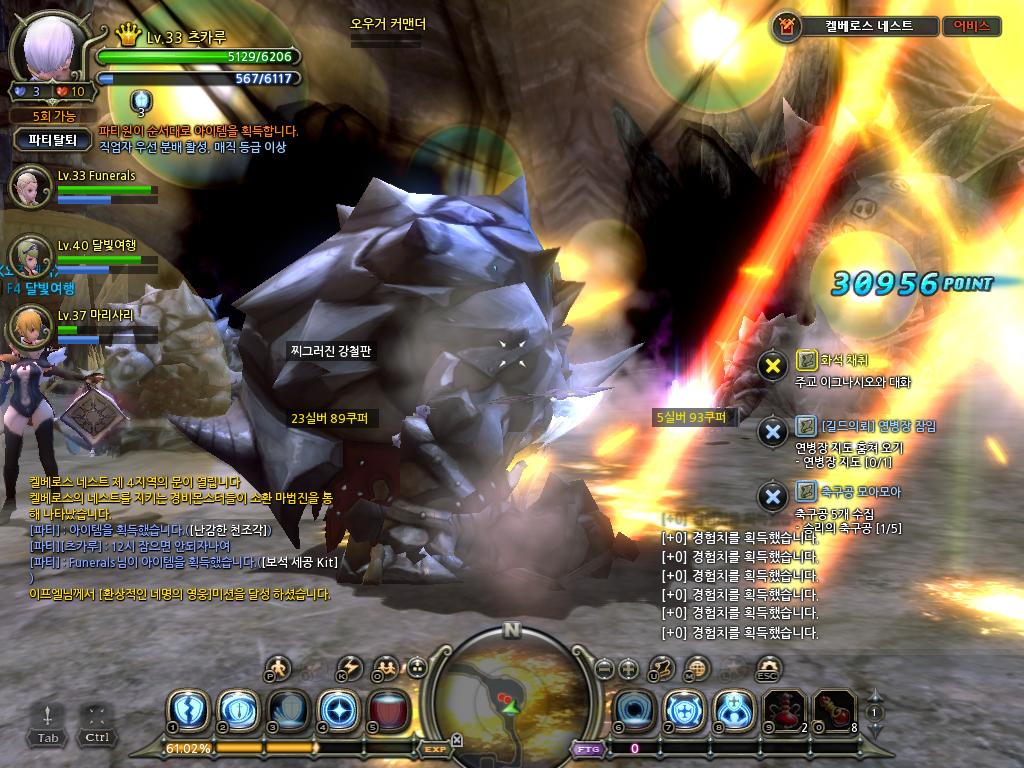Open the character info running-figure icon
Viewport: 1024px width, 768px height.
279,667
